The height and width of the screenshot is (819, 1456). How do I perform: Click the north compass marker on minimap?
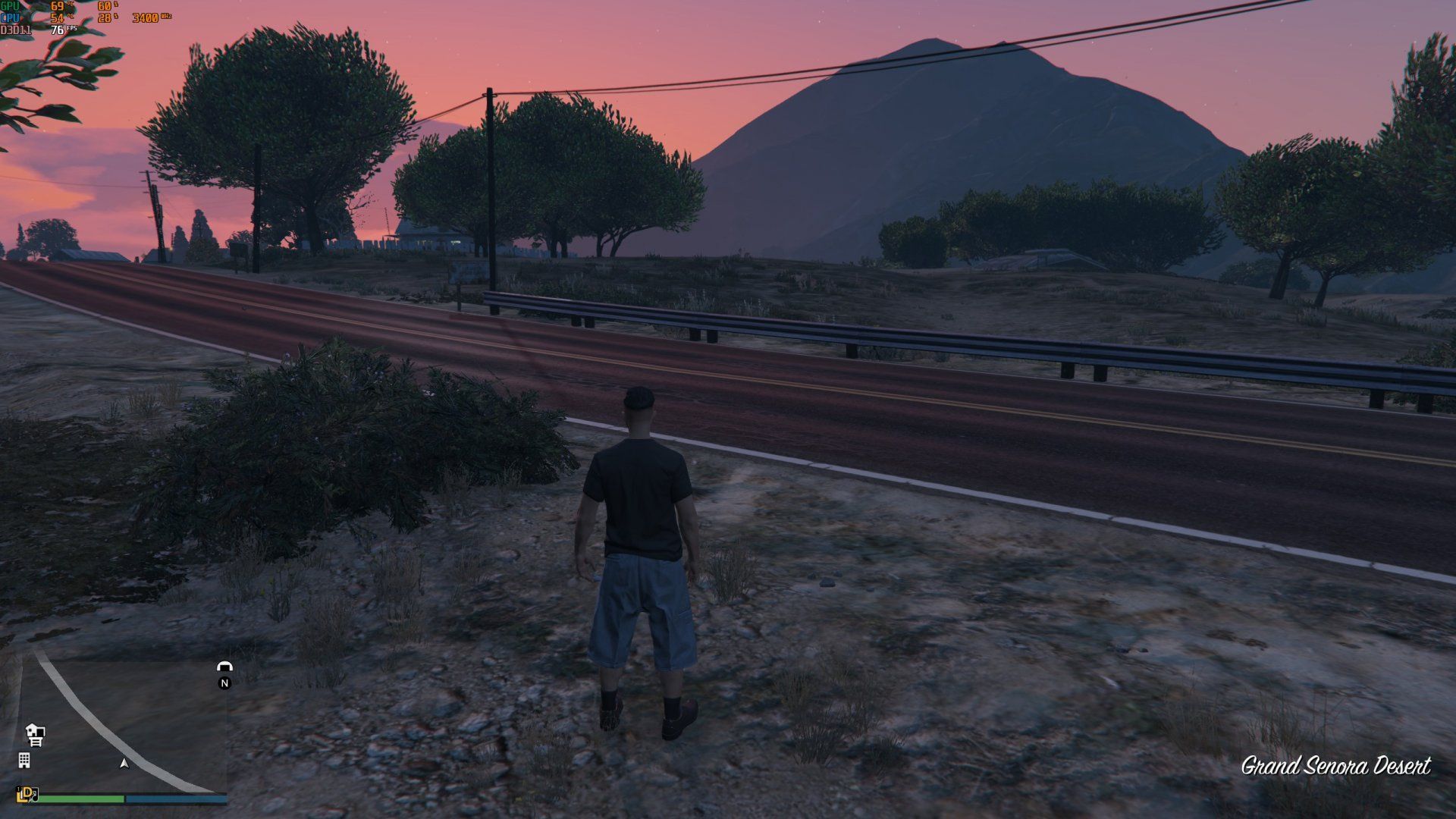click(x=224, y=683)
